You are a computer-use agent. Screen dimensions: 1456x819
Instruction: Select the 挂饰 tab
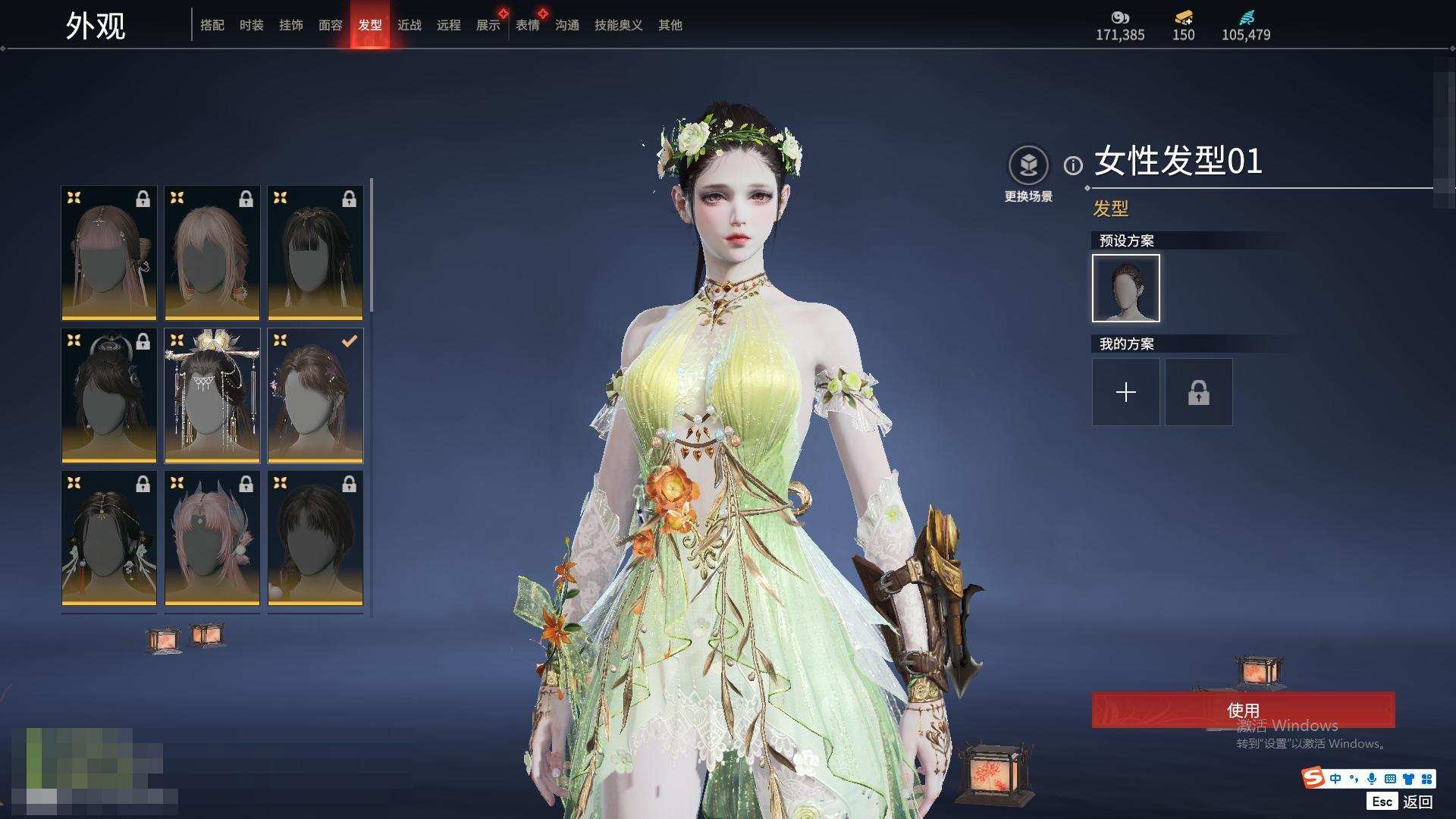click(290, 25)
